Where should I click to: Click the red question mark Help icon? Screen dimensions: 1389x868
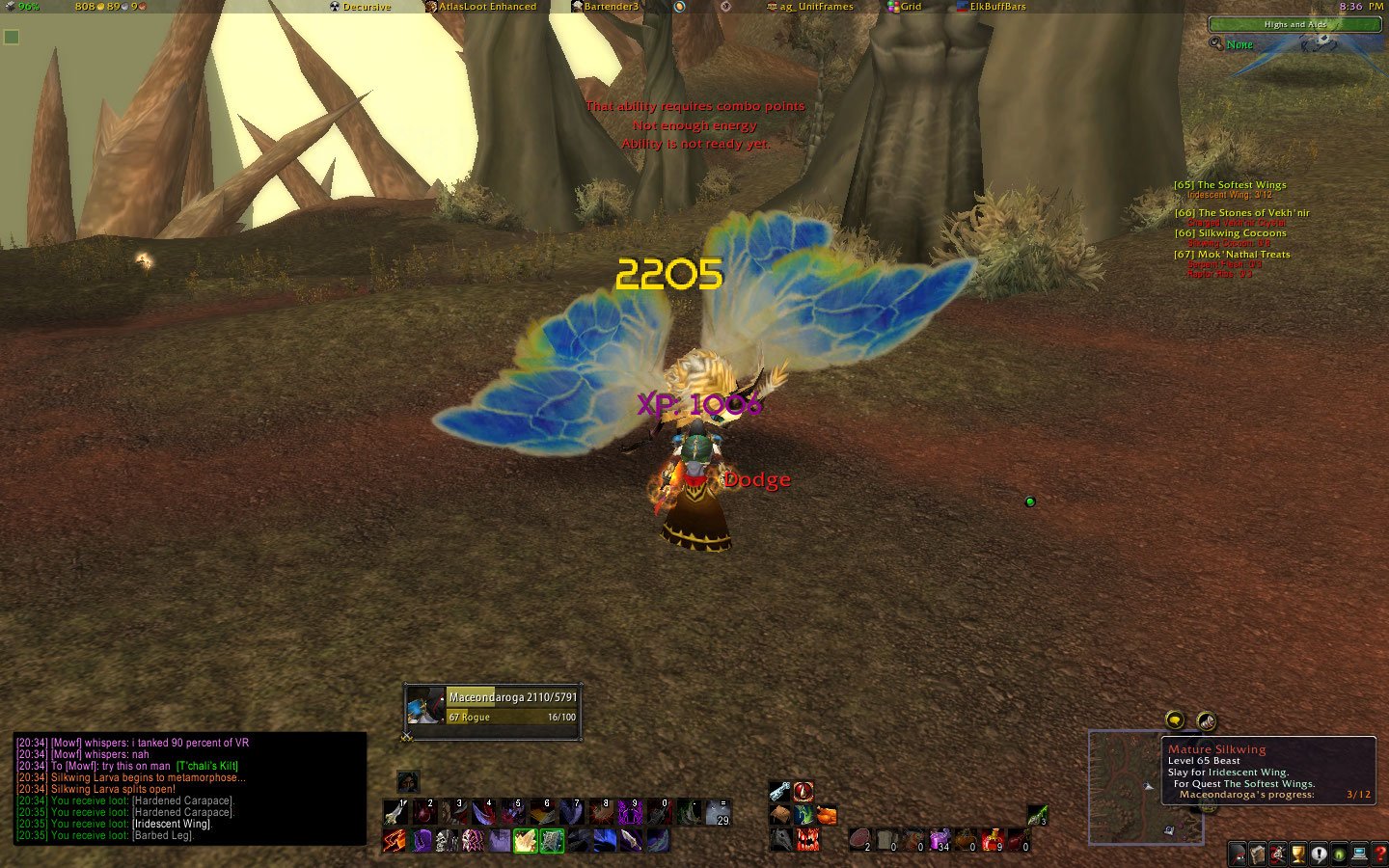1379,853
